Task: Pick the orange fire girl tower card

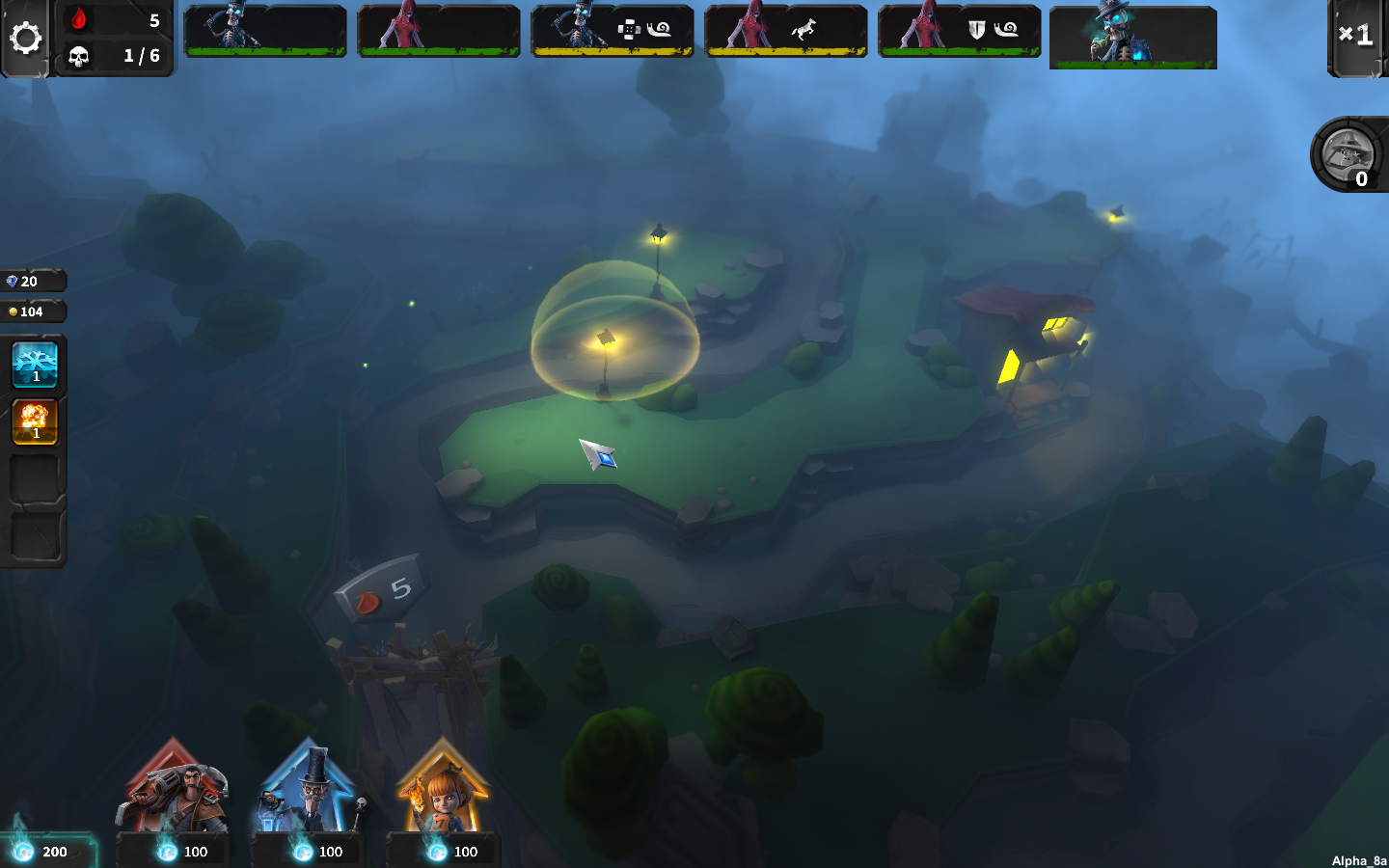Action: point(443,788)
